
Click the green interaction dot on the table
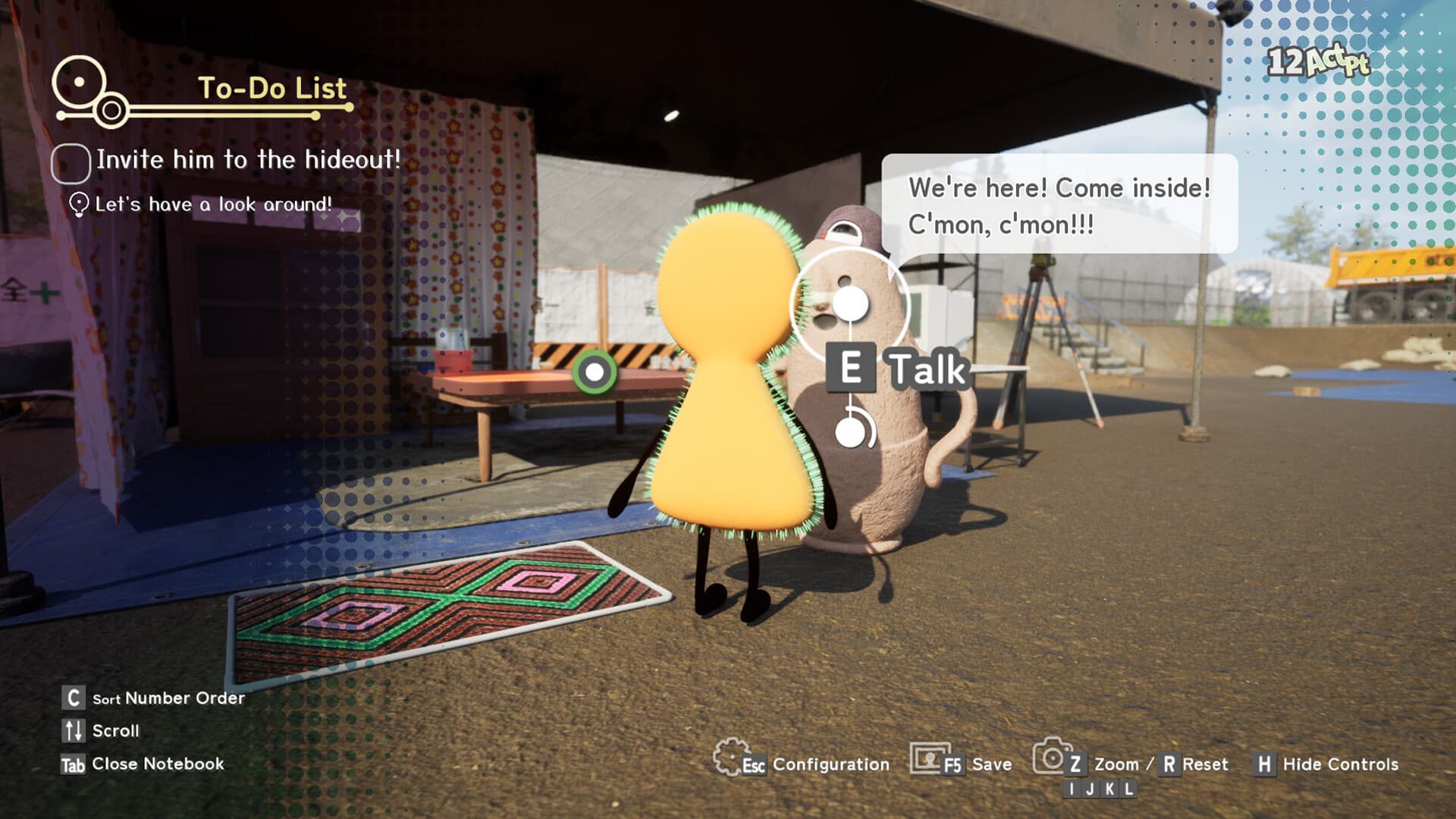[x=595, y=371]
